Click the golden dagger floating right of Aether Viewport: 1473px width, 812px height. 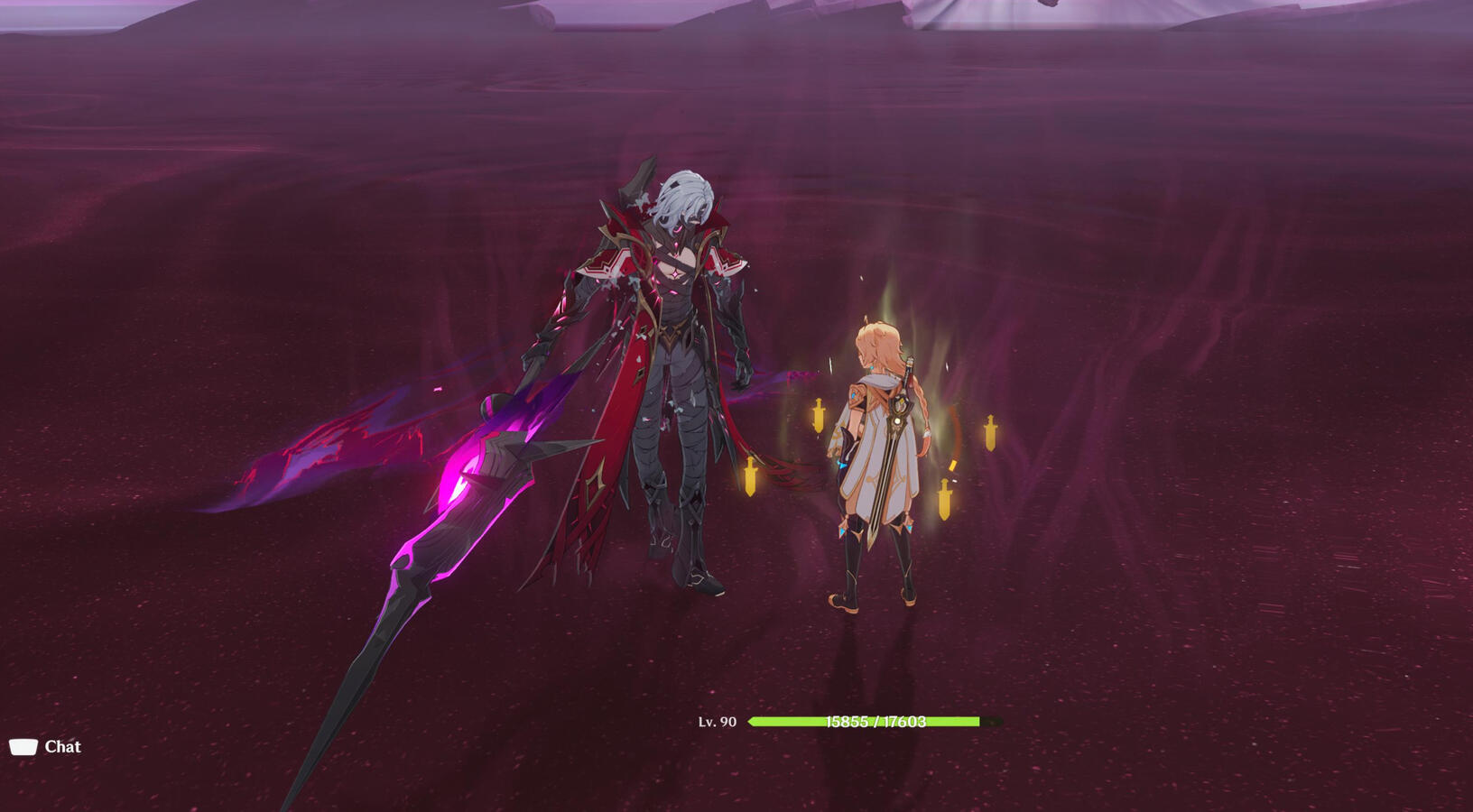(991, 432)
